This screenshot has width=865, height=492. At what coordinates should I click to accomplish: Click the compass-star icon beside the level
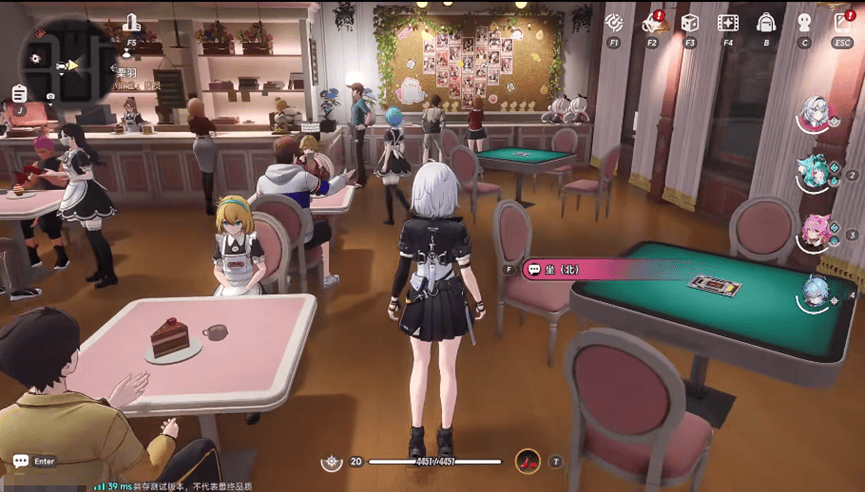coord(332,462)
